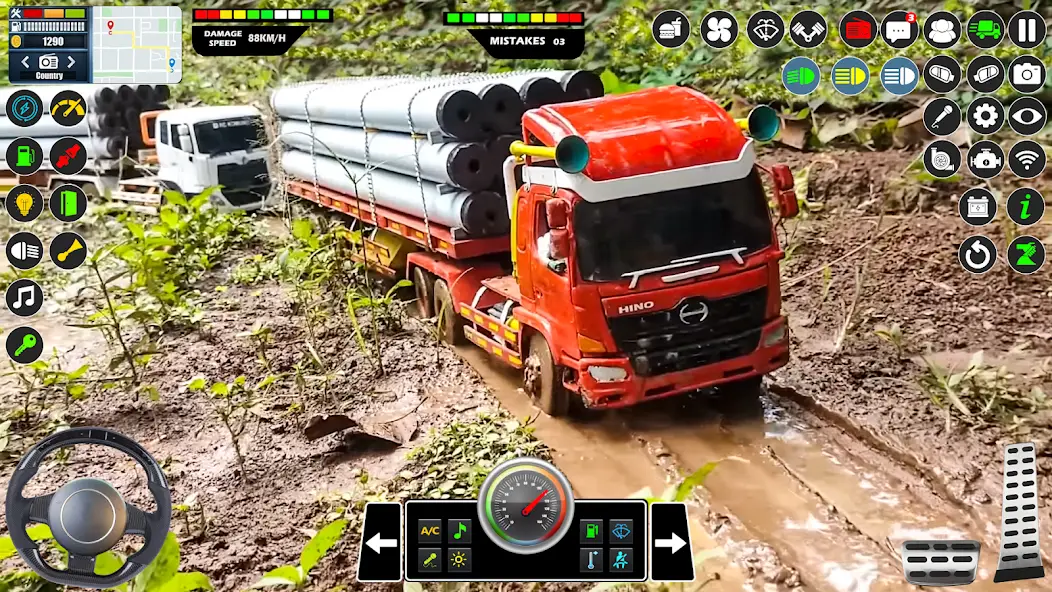Step on the accelerator pedal
The height and width of the screenshot is (592, 1052).
click(x=1019, y=511)
